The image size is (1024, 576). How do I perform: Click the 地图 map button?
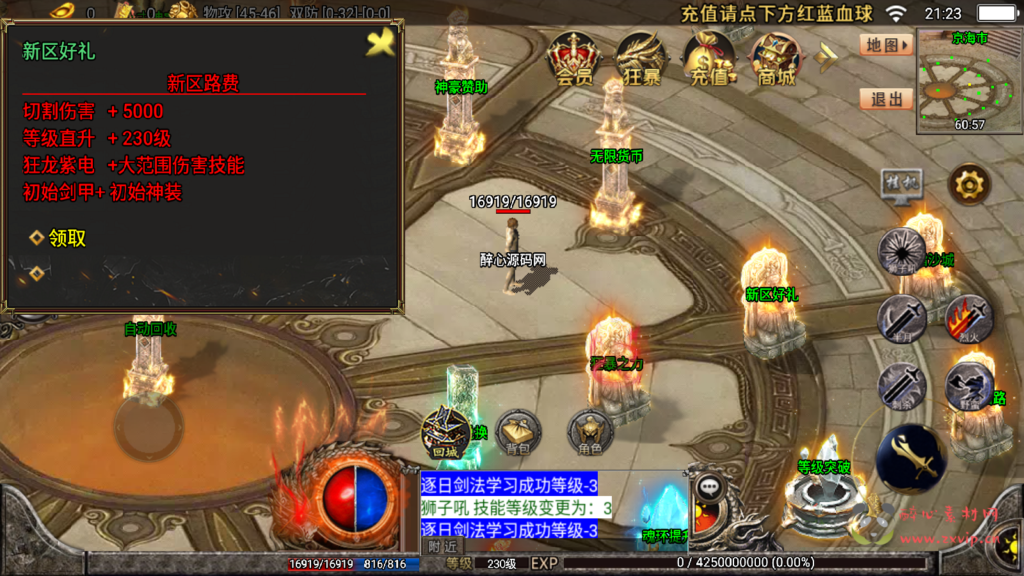pyautogui.click(x=886, y=45)
